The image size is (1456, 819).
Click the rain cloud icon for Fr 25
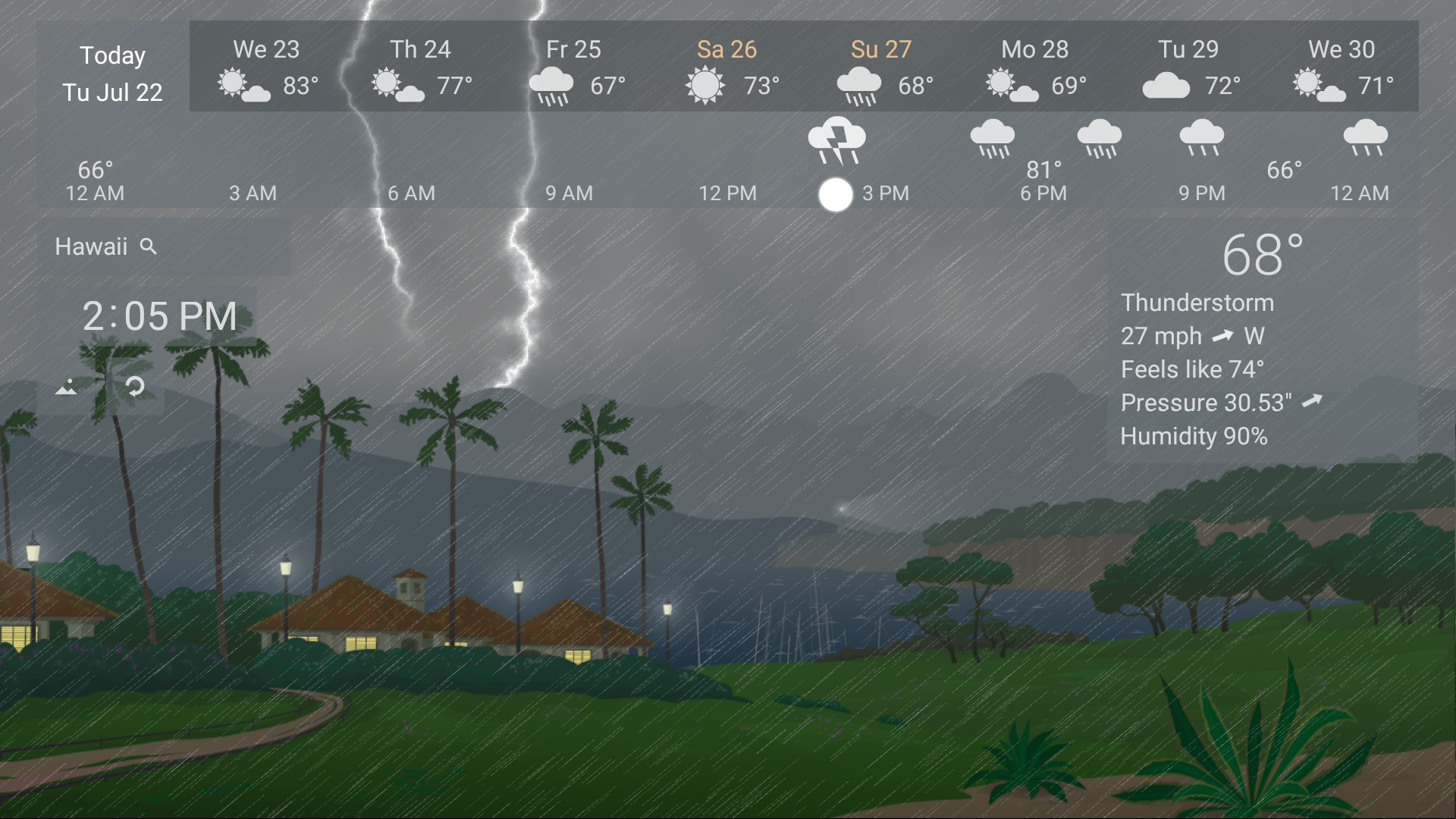[553, 83]
